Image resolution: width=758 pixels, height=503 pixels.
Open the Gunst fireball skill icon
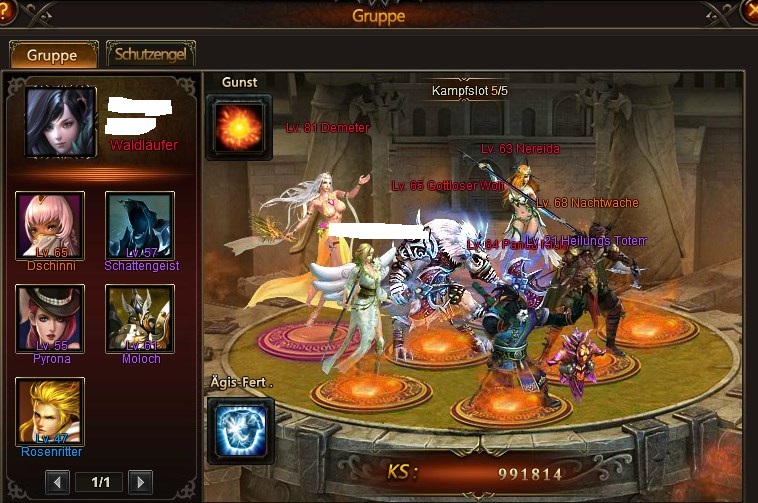tap(239, 127)
